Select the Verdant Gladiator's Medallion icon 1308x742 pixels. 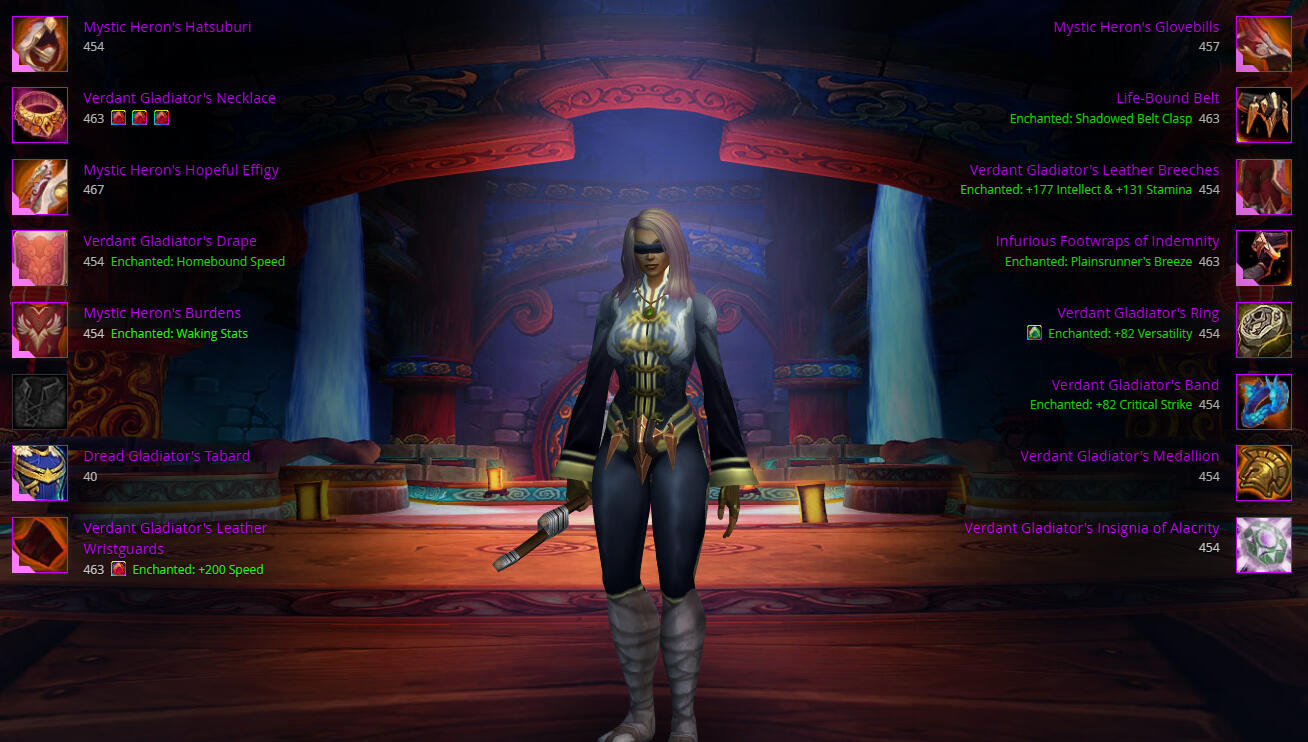pyautogui.click(x=1264, y=473)
